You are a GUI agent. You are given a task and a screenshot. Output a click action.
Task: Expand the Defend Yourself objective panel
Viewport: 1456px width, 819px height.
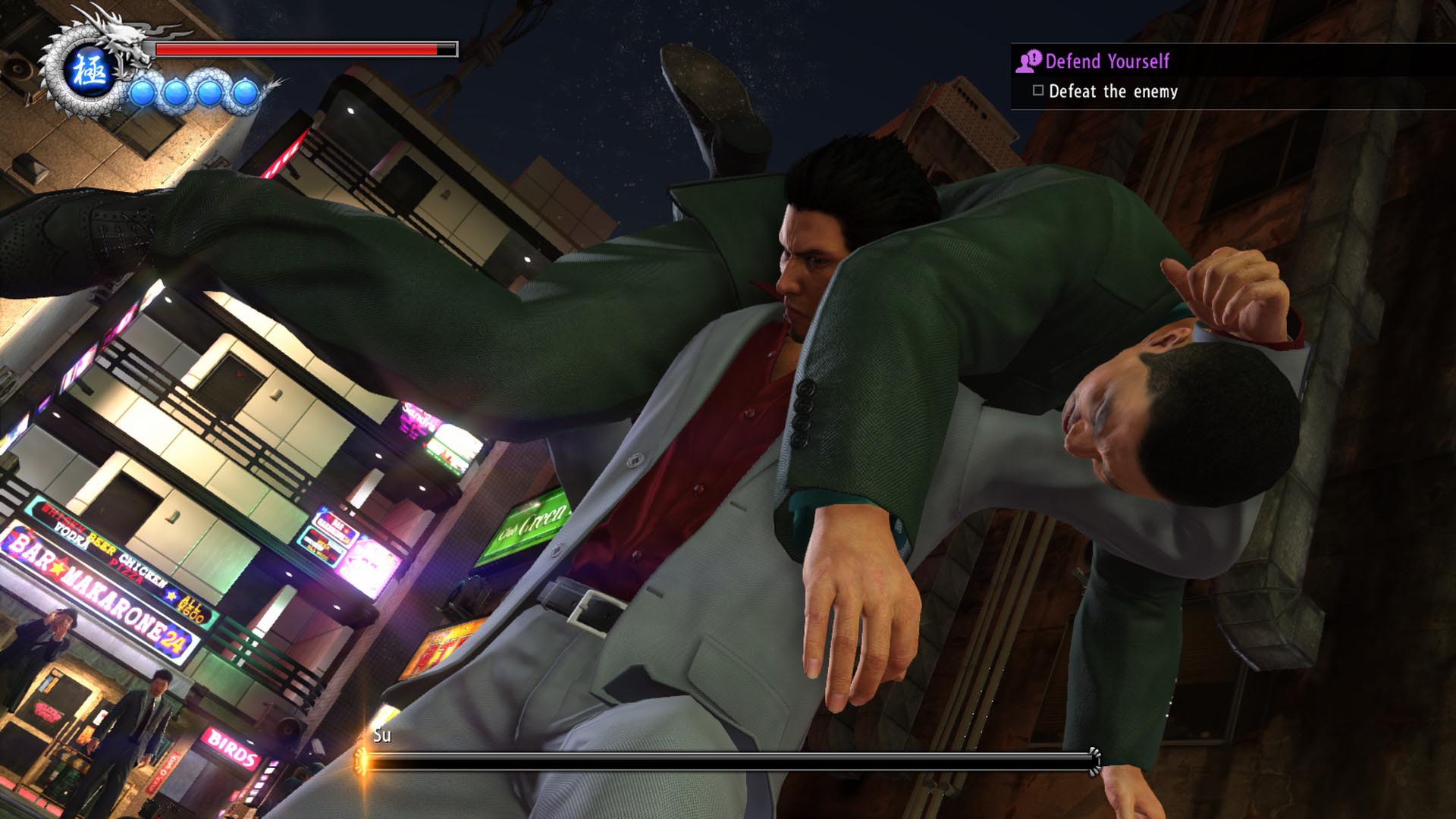[1107, 62]
